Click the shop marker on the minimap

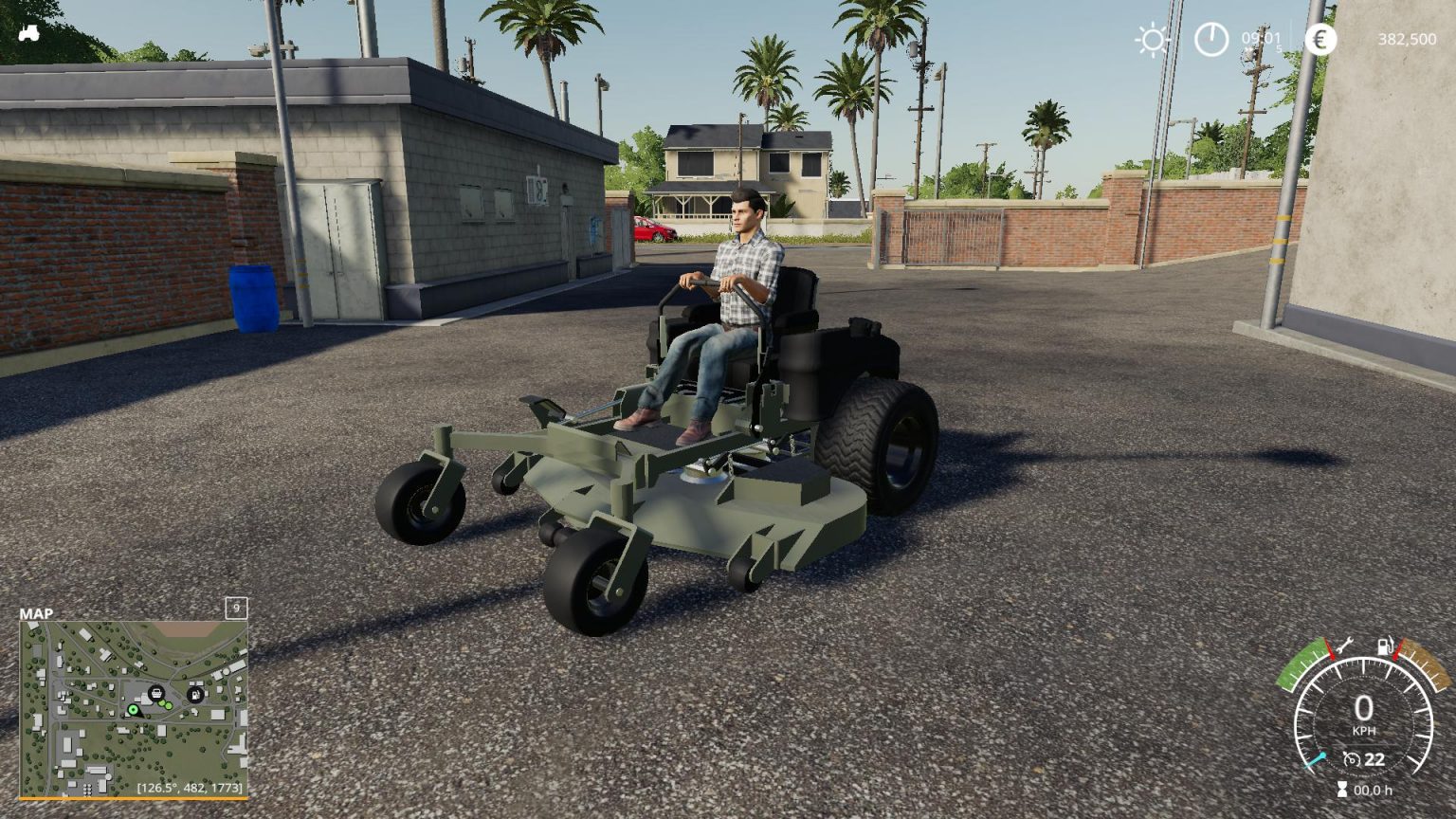click(156, 693)
